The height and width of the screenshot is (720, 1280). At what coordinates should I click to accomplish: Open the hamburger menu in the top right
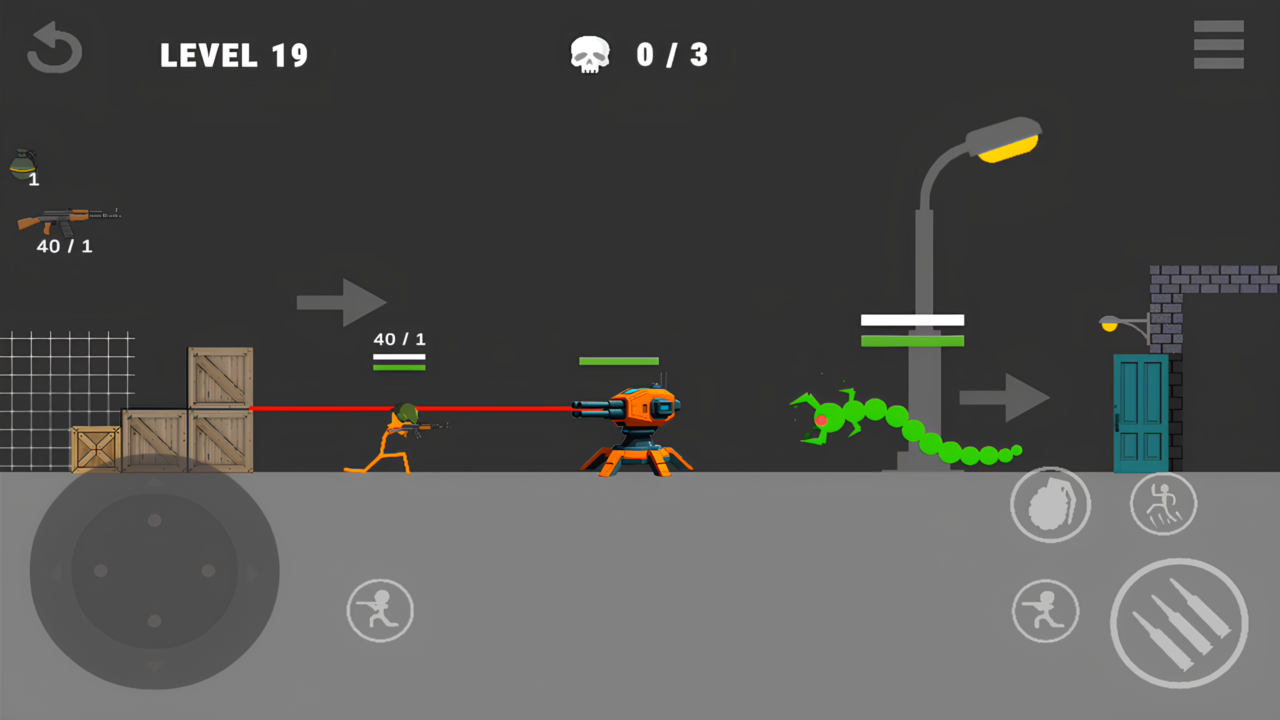point(1218,45)
